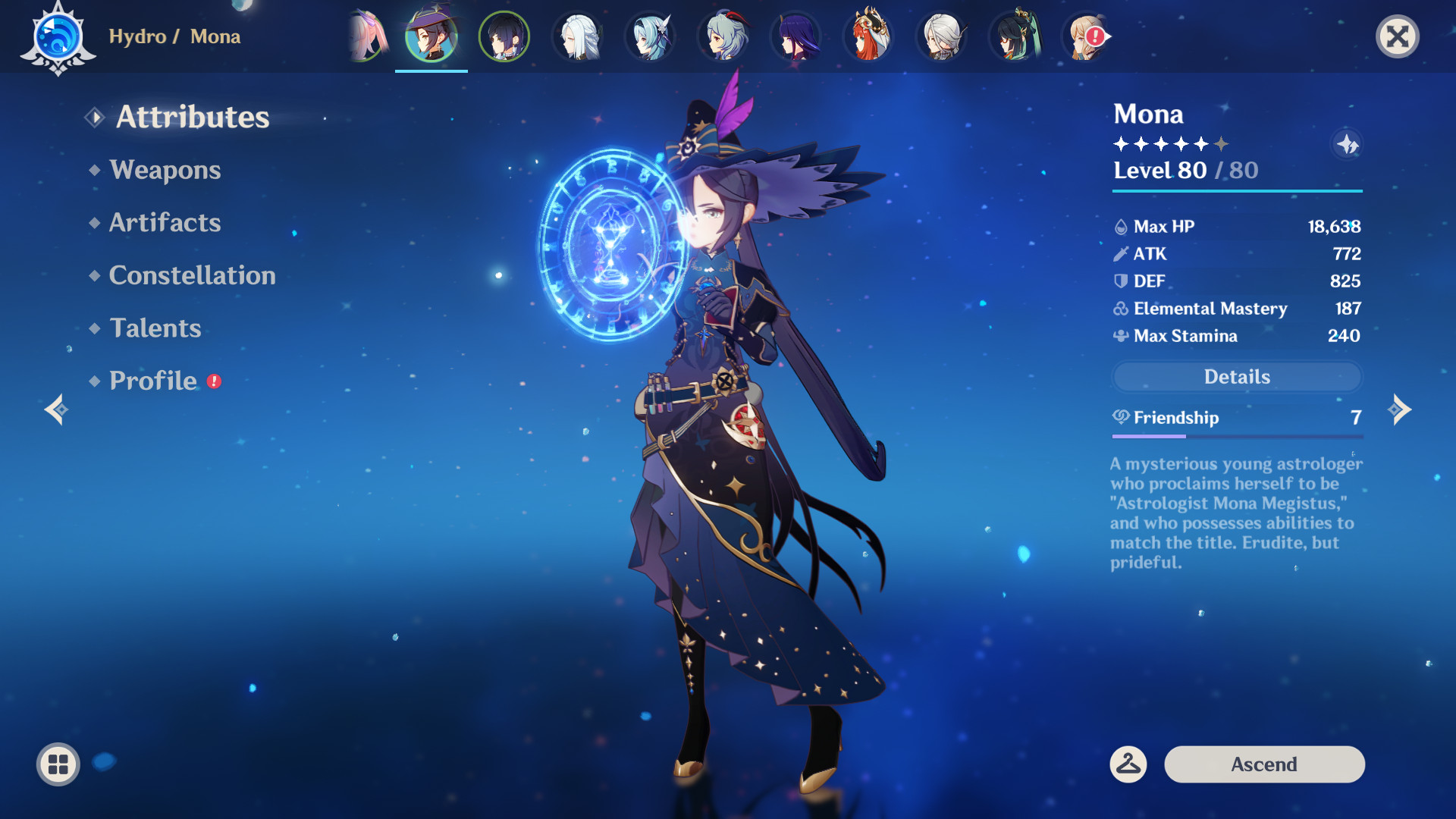Click the Details button
Image resolution: width=1456 pixels, height=819 pixels.
click(x=1237, y=377)
